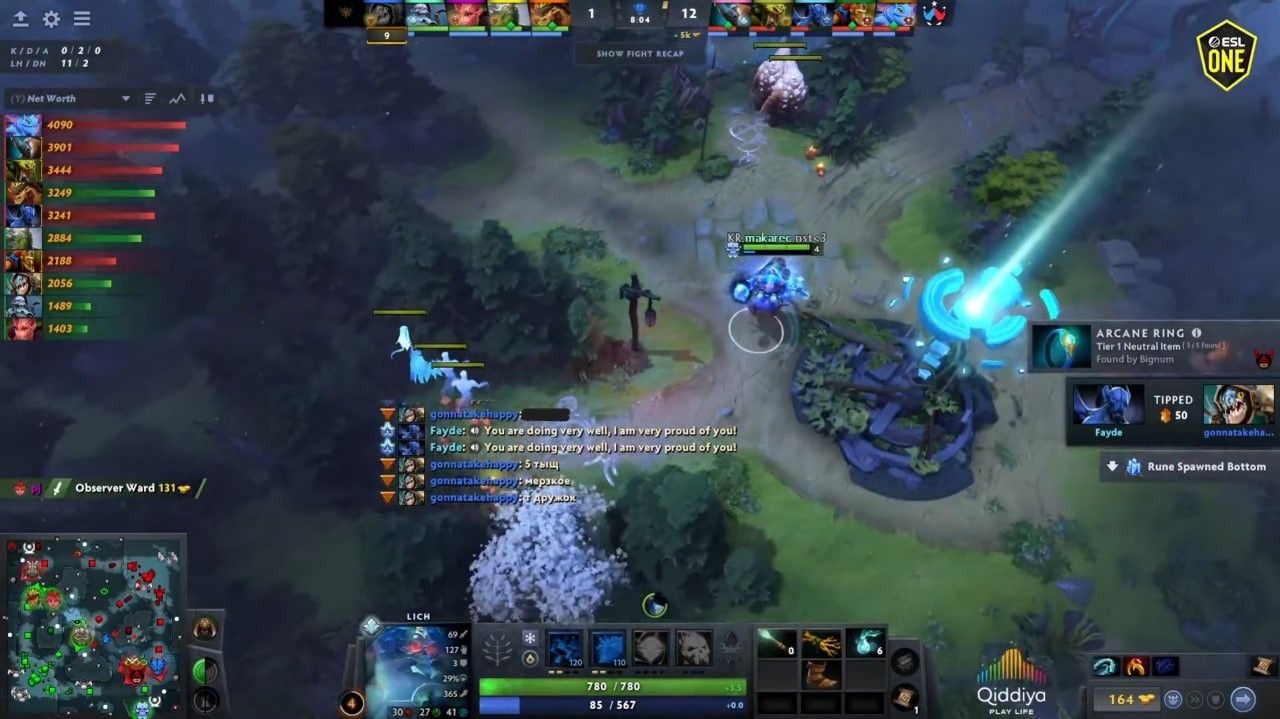Viewport: 1280px width, 719px height.
Task: Cast Lich's Frost Blast ability
Action: 565,648
